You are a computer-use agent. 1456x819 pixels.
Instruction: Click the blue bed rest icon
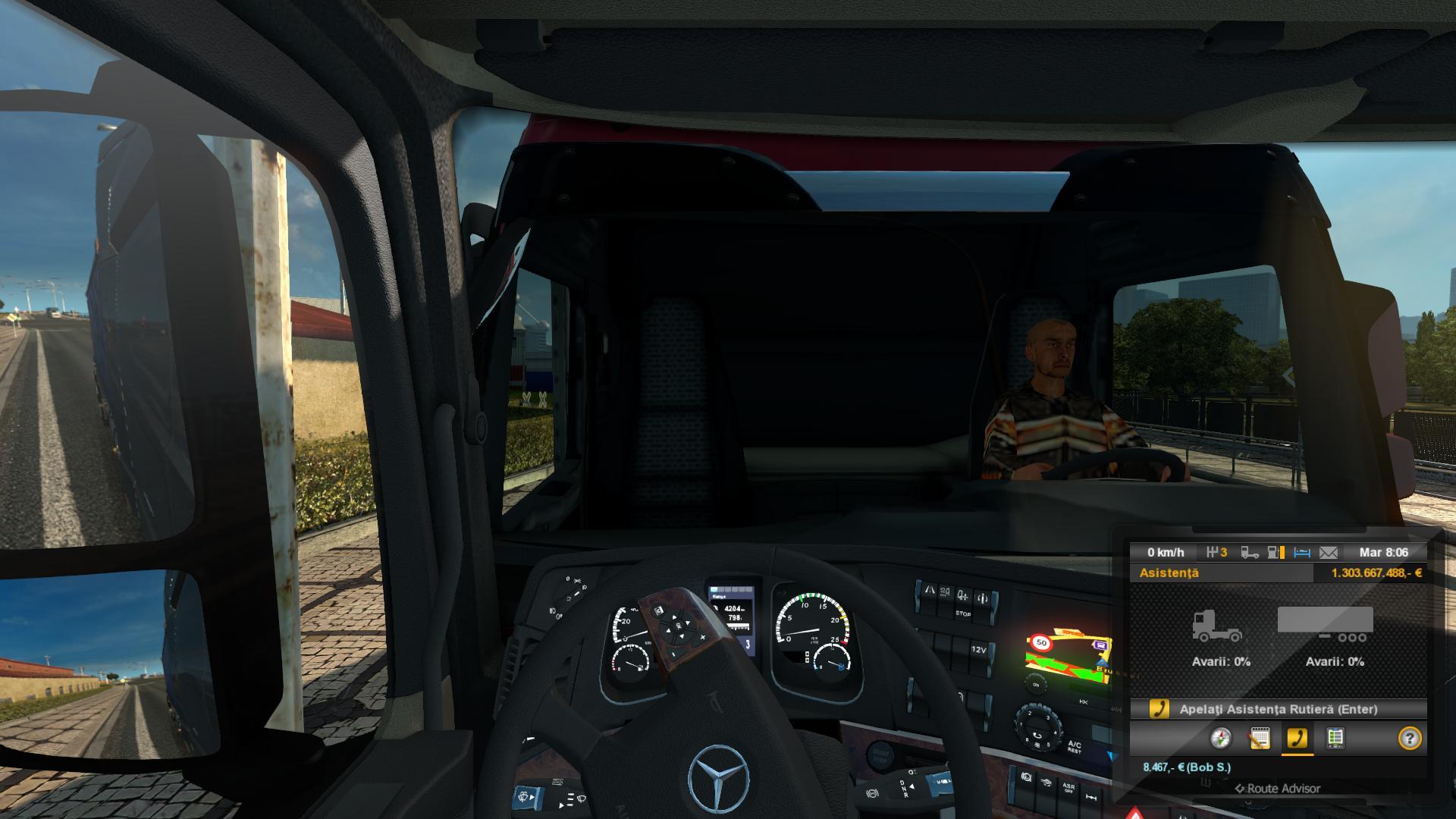pos(1302,553)
